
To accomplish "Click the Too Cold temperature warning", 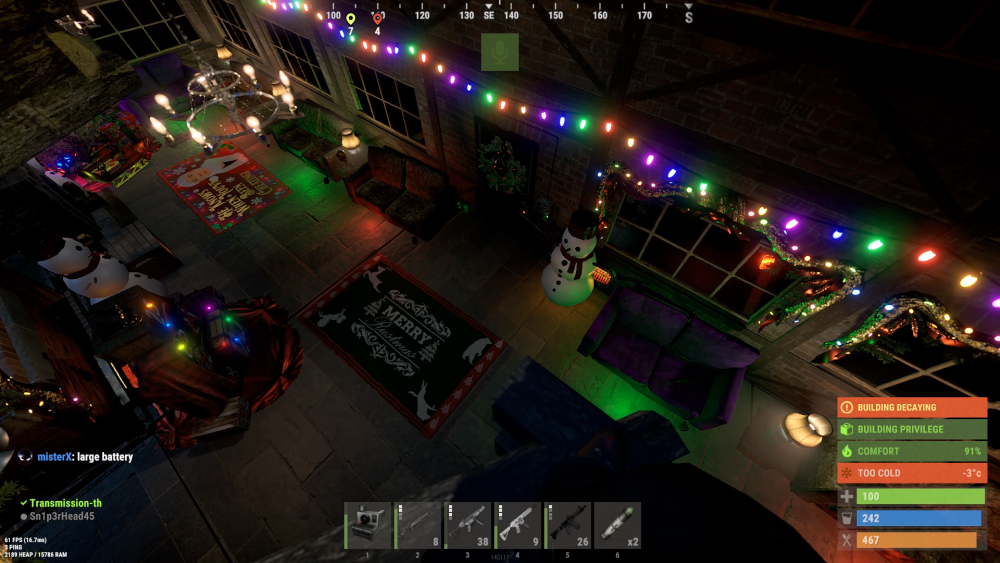I will click(912, 473).
